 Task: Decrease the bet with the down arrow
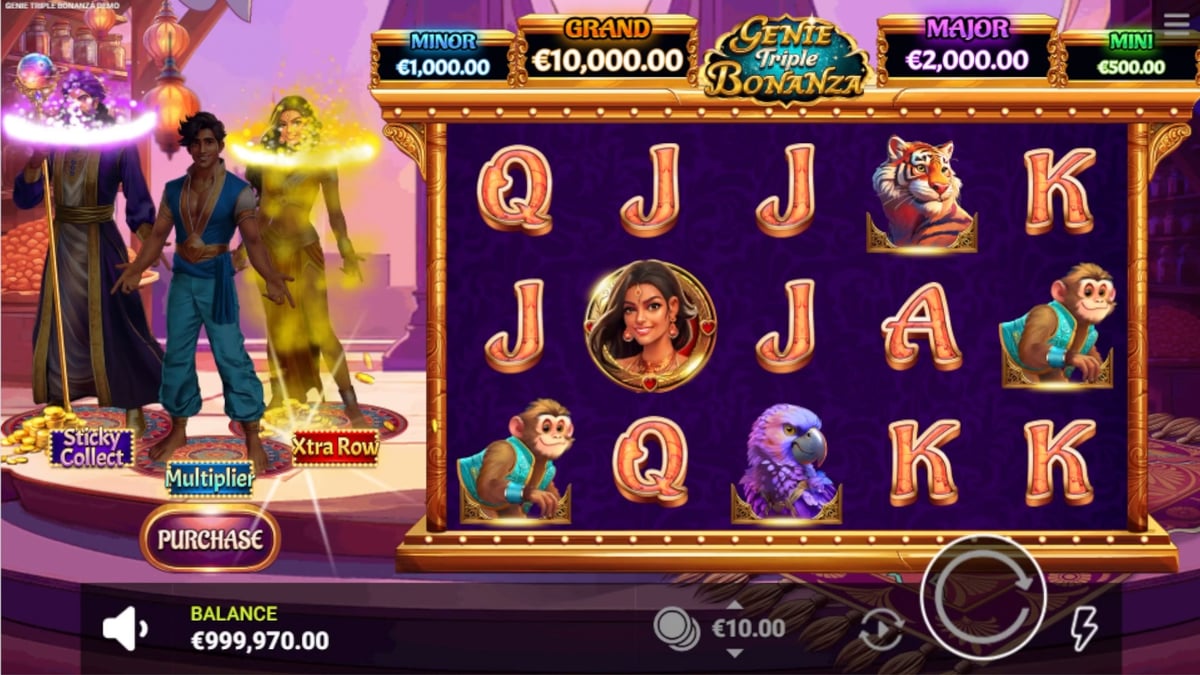tap(735, 652)
